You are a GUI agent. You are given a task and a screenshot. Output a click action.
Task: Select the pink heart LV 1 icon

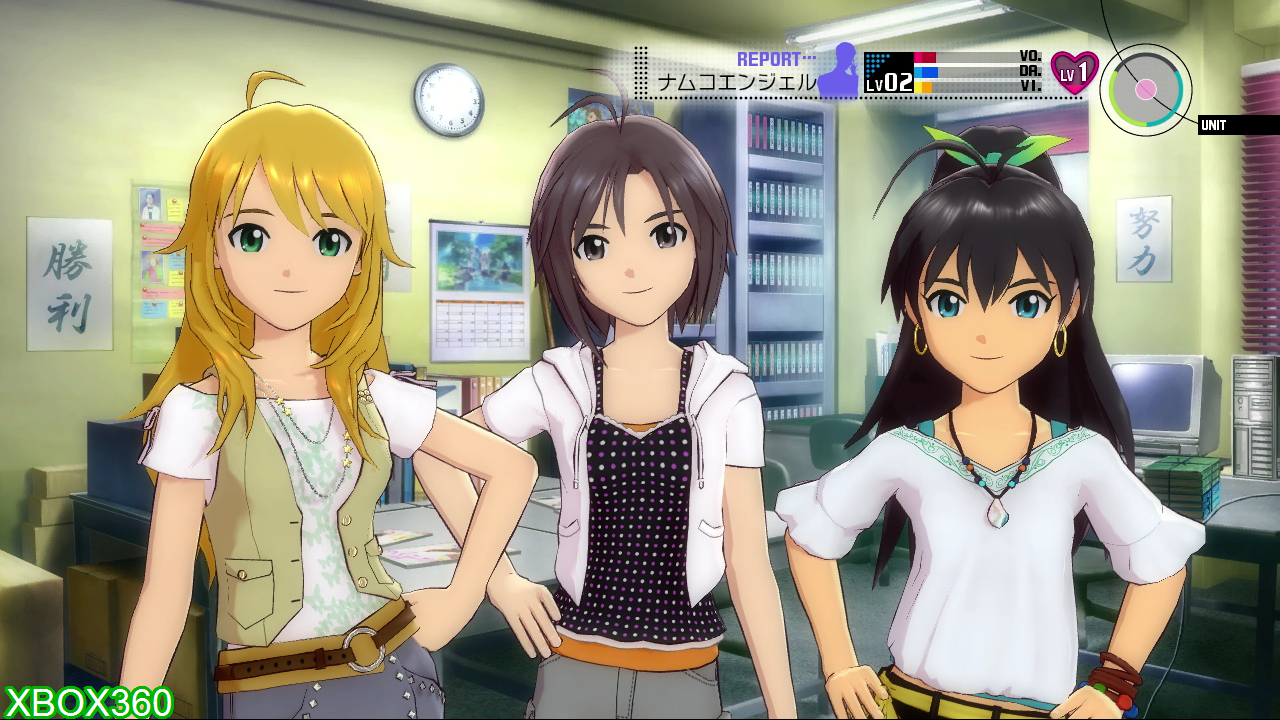click(x=1074, y=72)
